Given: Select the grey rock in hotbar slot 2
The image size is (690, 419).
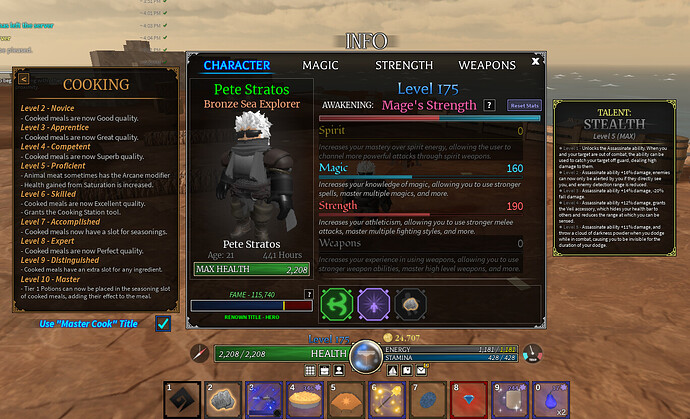Looking at the screenshot, I should [224, 398].
